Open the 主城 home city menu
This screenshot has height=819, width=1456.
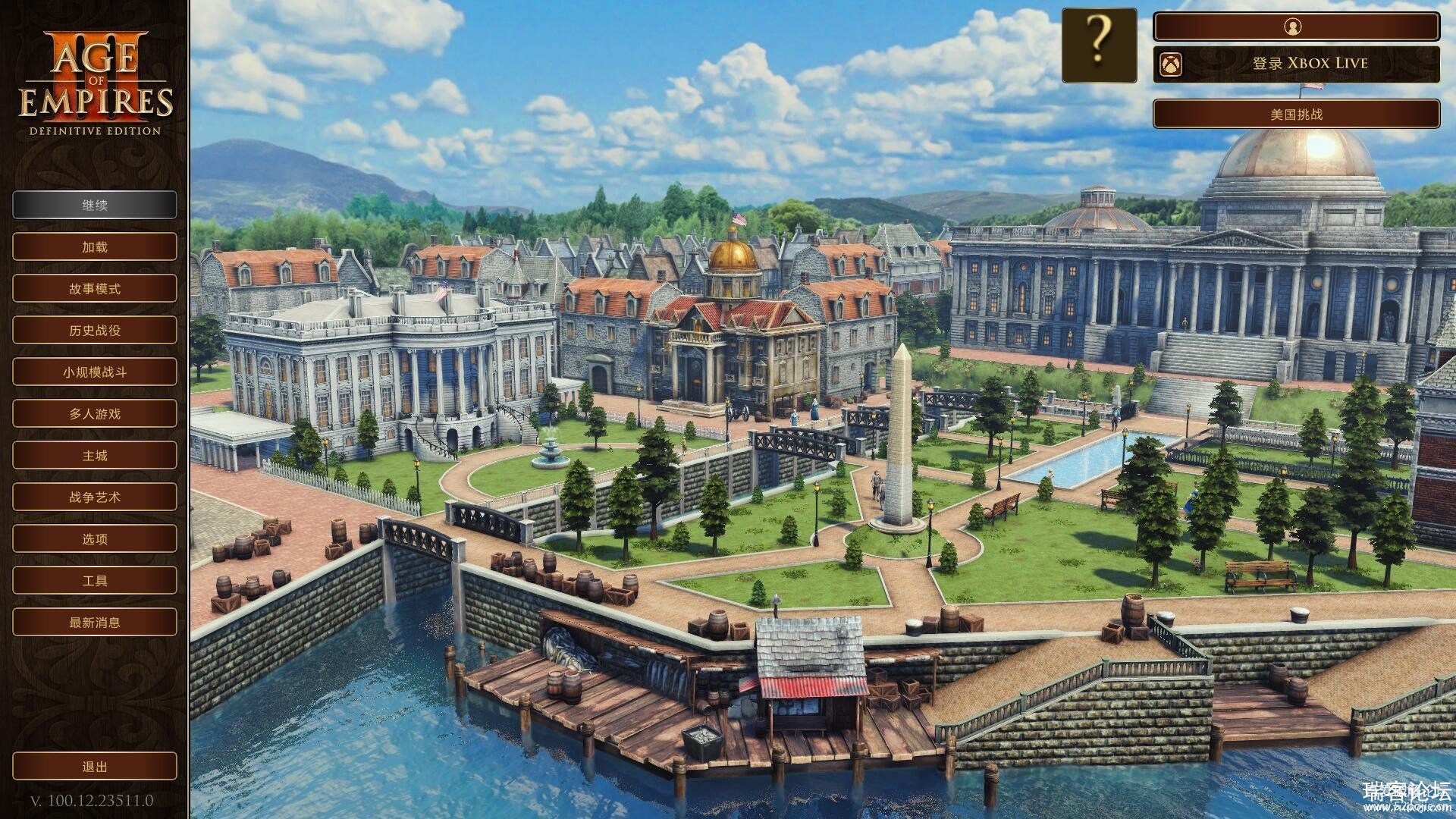pos(95,455)
